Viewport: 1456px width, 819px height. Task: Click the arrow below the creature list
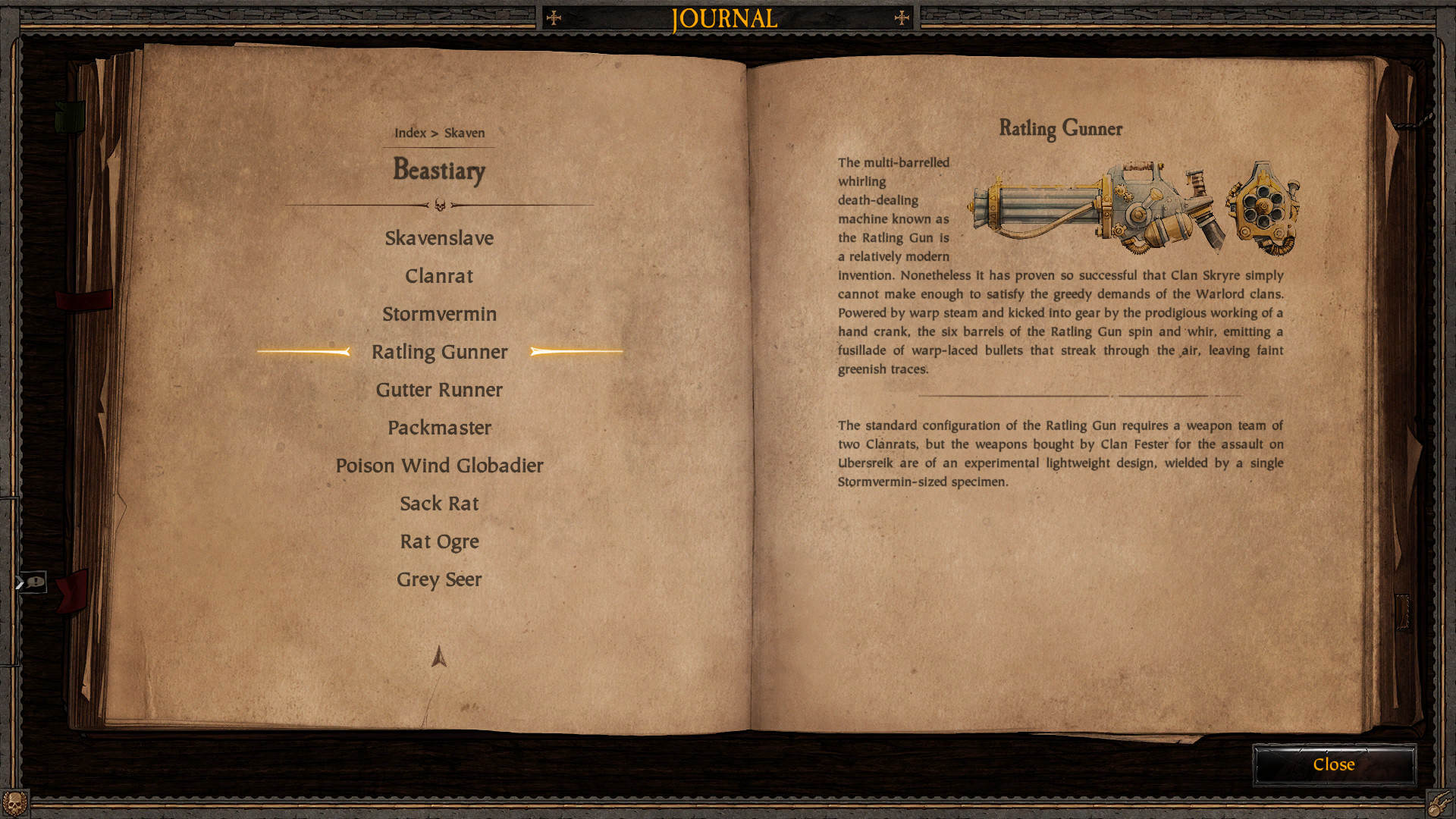[439, 657]
